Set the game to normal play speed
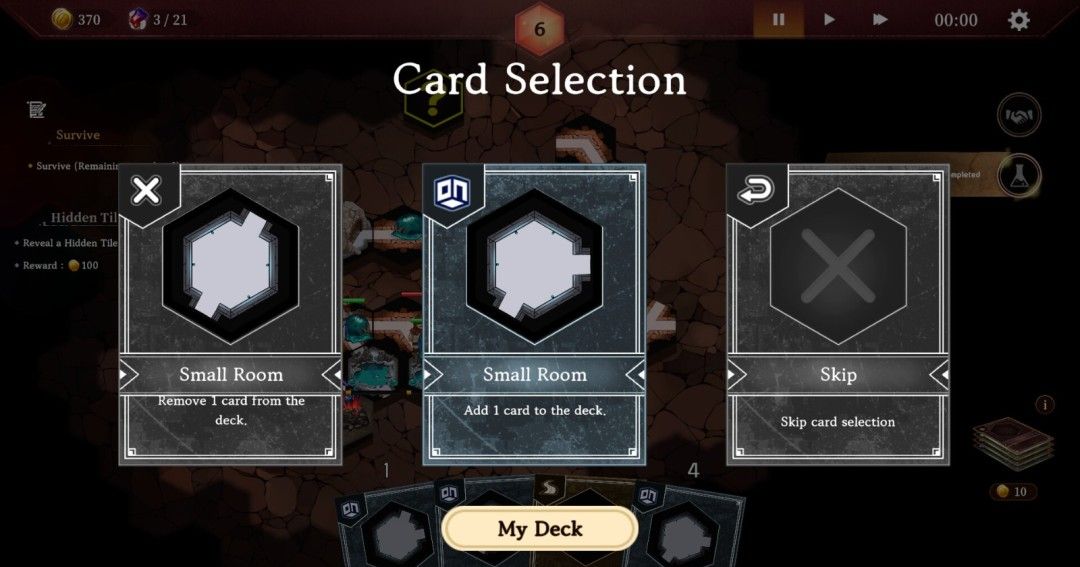The height and width of the screenshot is (567, 1080). point(829,20)
